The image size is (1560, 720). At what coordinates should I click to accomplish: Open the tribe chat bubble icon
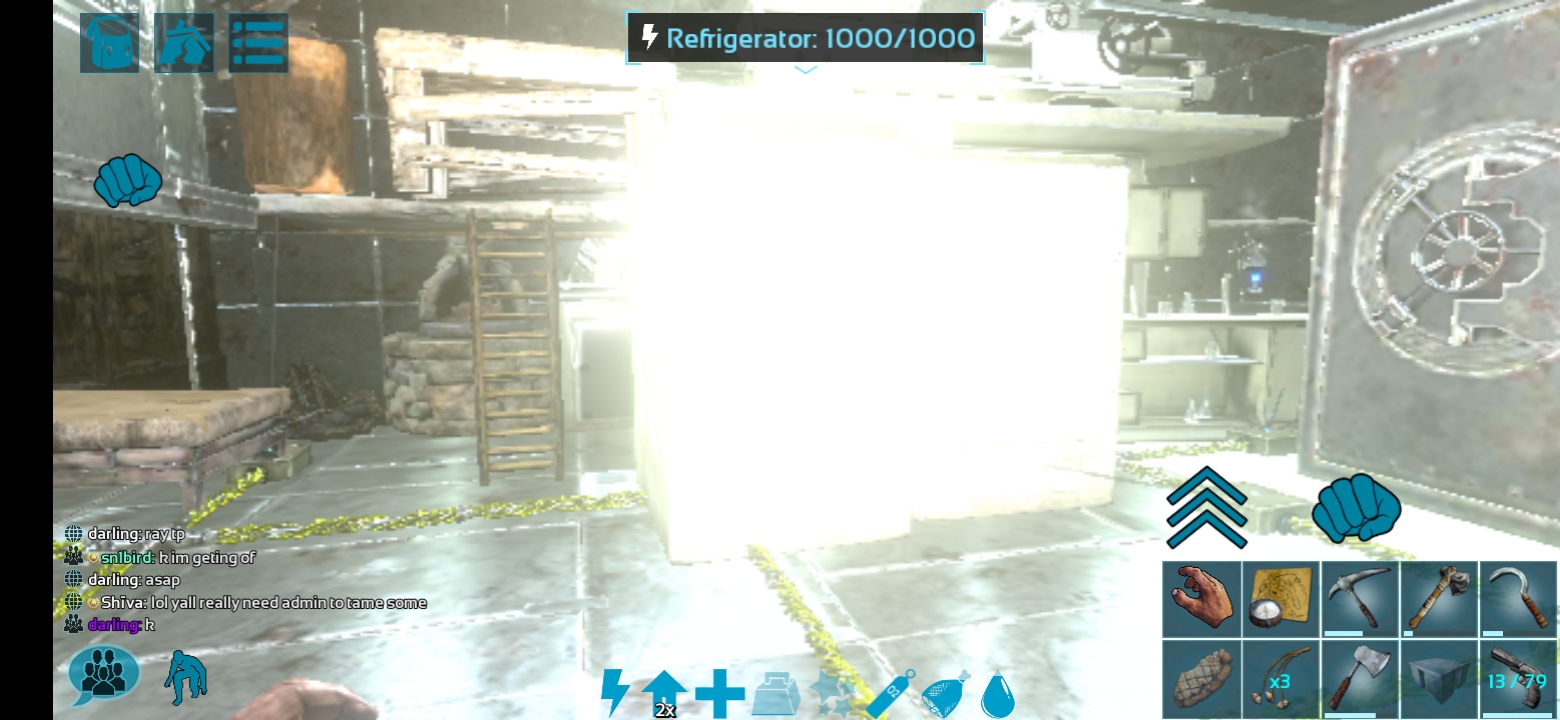pyautogui.click(x=103, y=672)
